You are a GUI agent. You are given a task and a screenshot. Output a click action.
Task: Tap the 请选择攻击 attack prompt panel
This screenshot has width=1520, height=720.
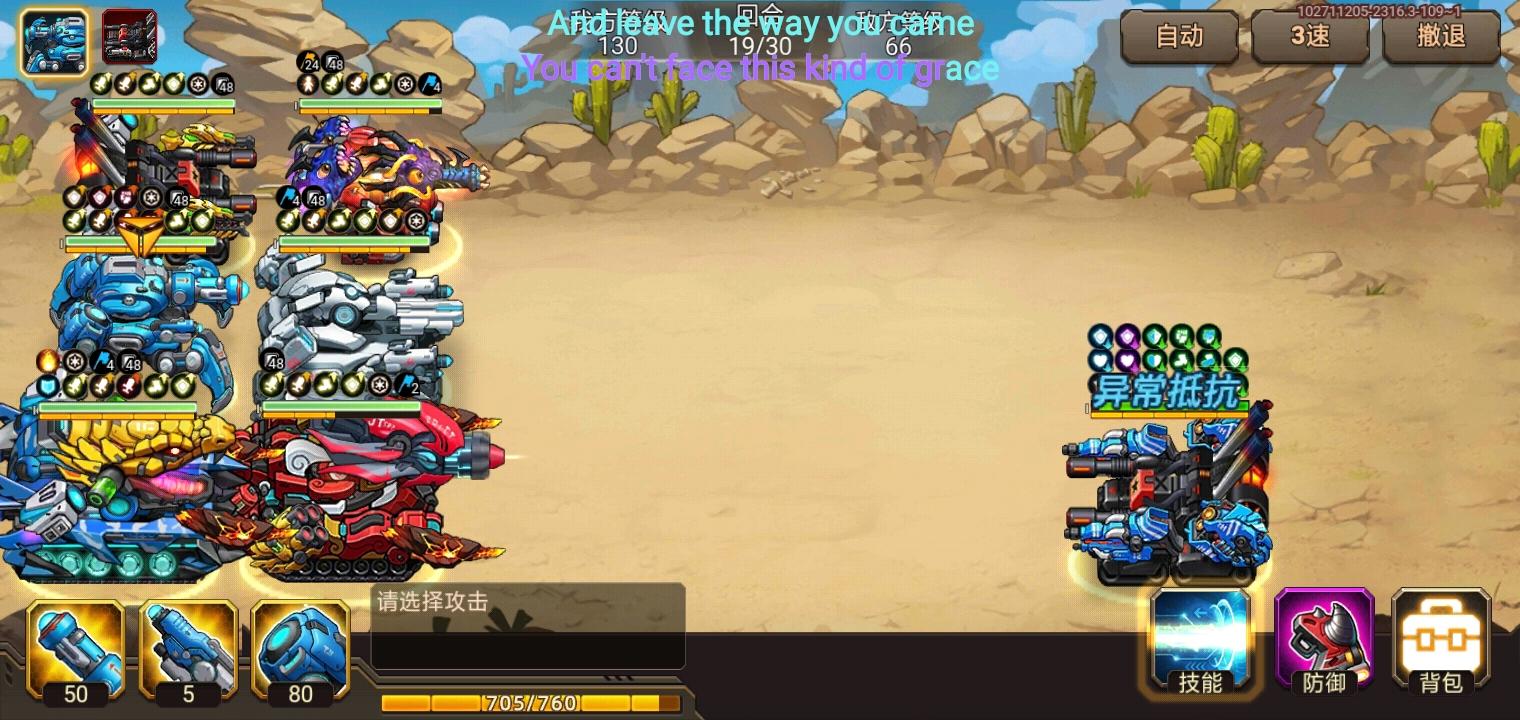pos(527,625)
